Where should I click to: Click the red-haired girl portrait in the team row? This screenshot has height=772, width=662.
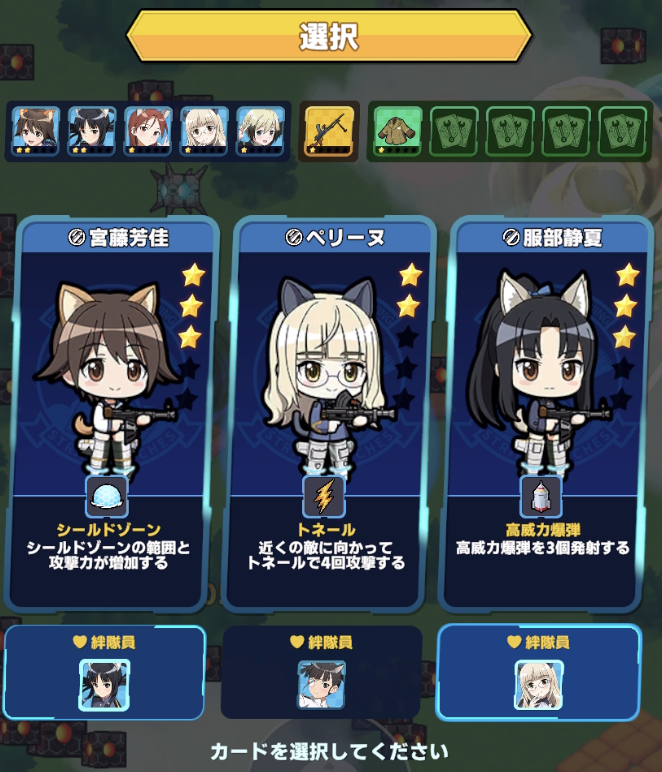point(149,131)
